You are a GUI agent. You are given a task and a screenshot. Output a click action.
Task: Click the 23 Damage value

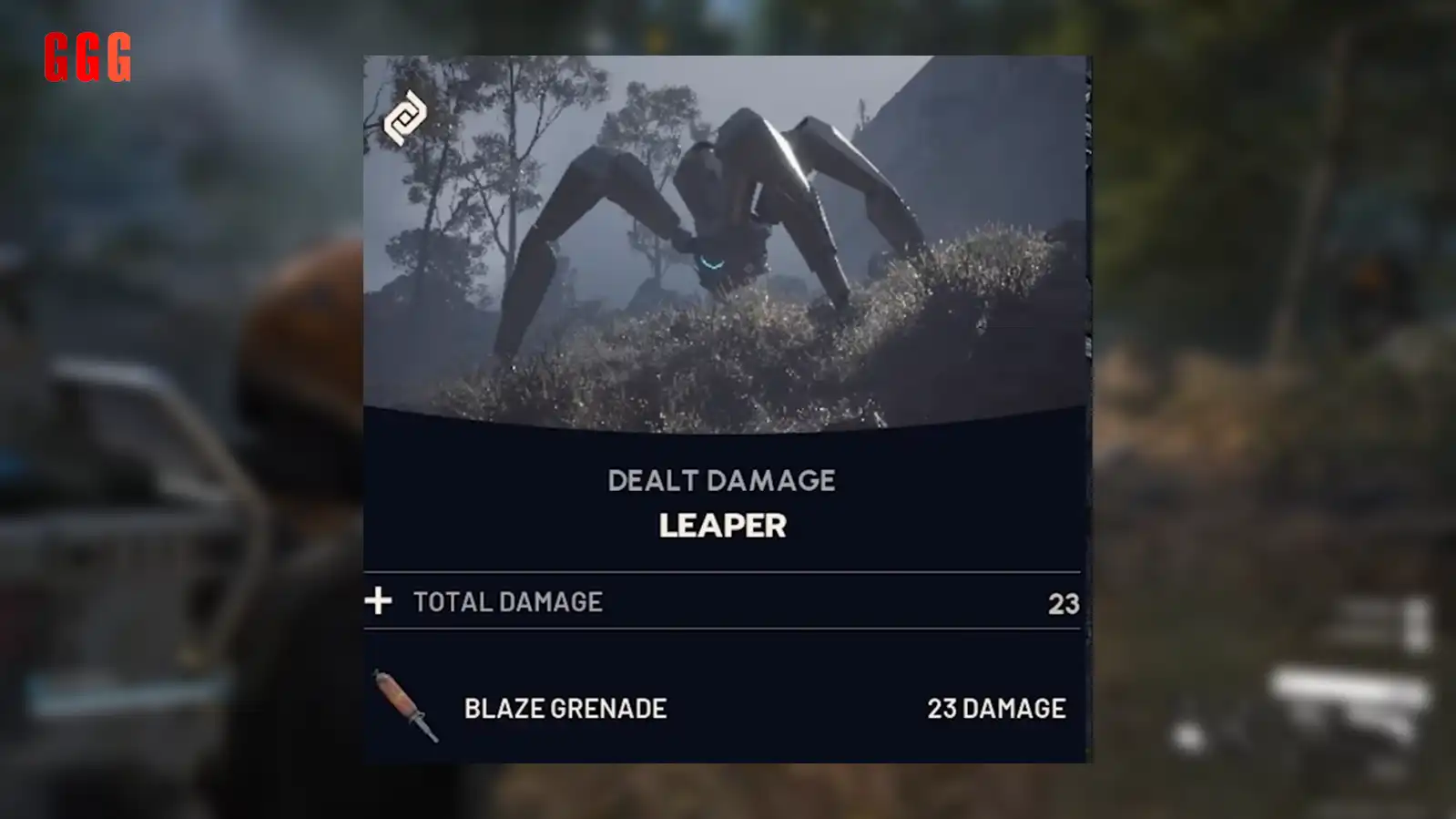(x=998, y=708)
